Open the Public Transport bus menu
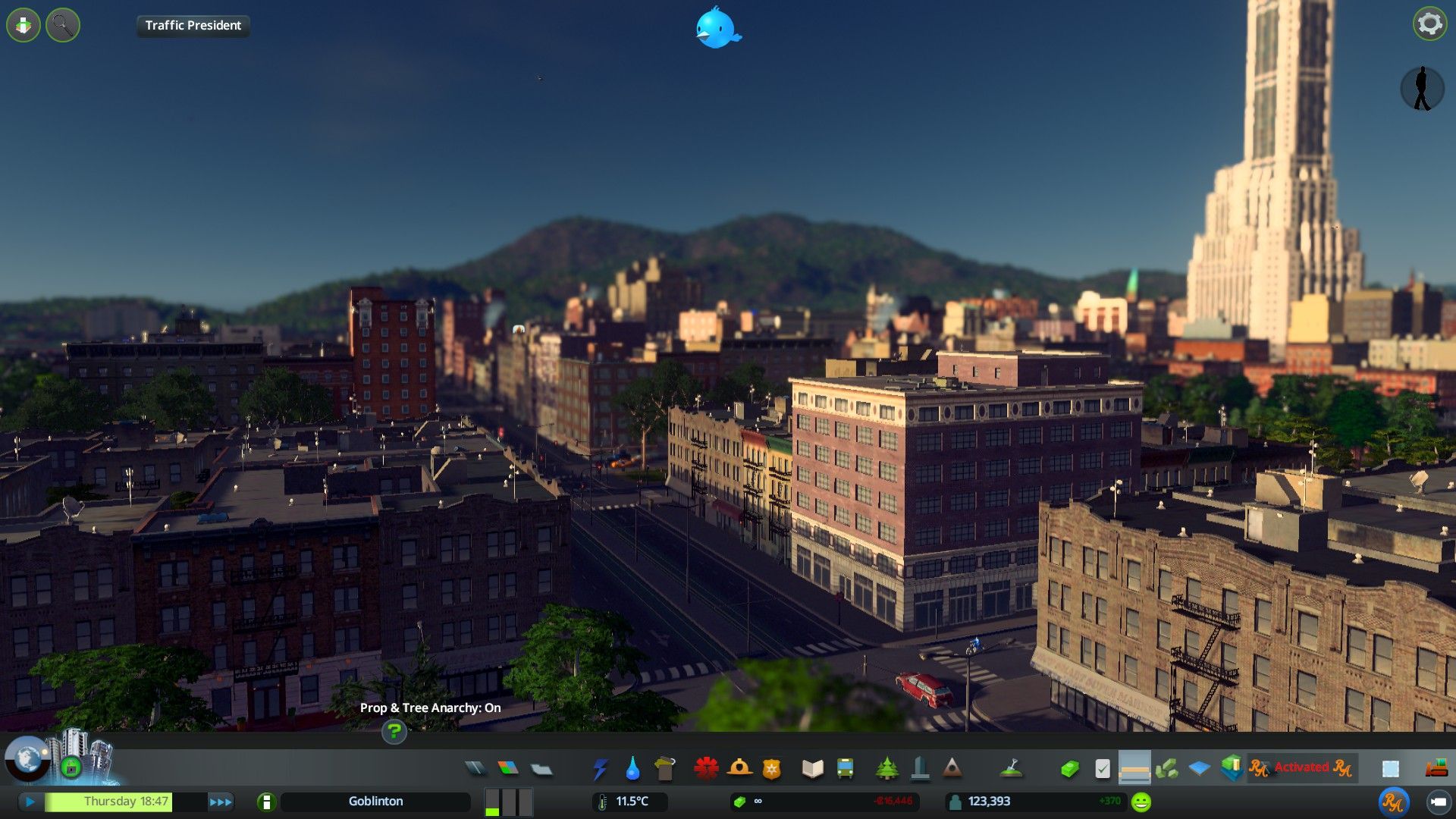1456x819 pixels. pos(845,769)
